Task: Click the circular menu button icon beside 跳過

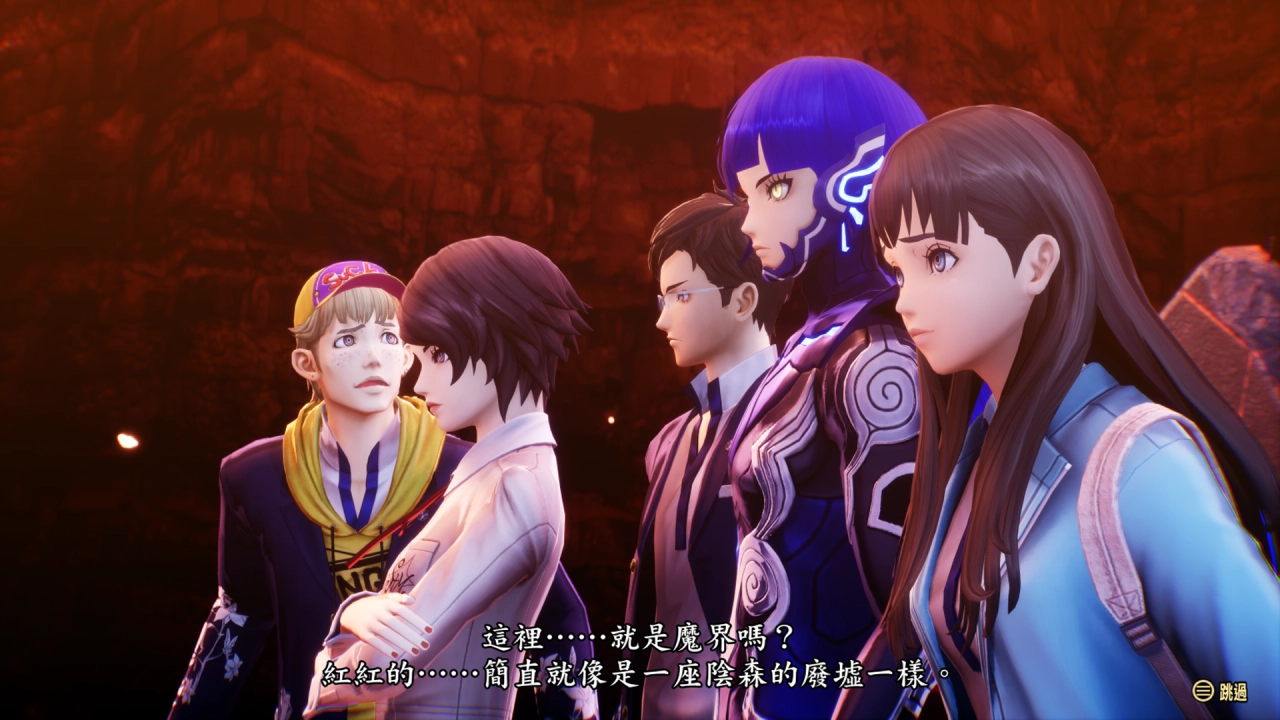Action: (x=1203, y=690)
